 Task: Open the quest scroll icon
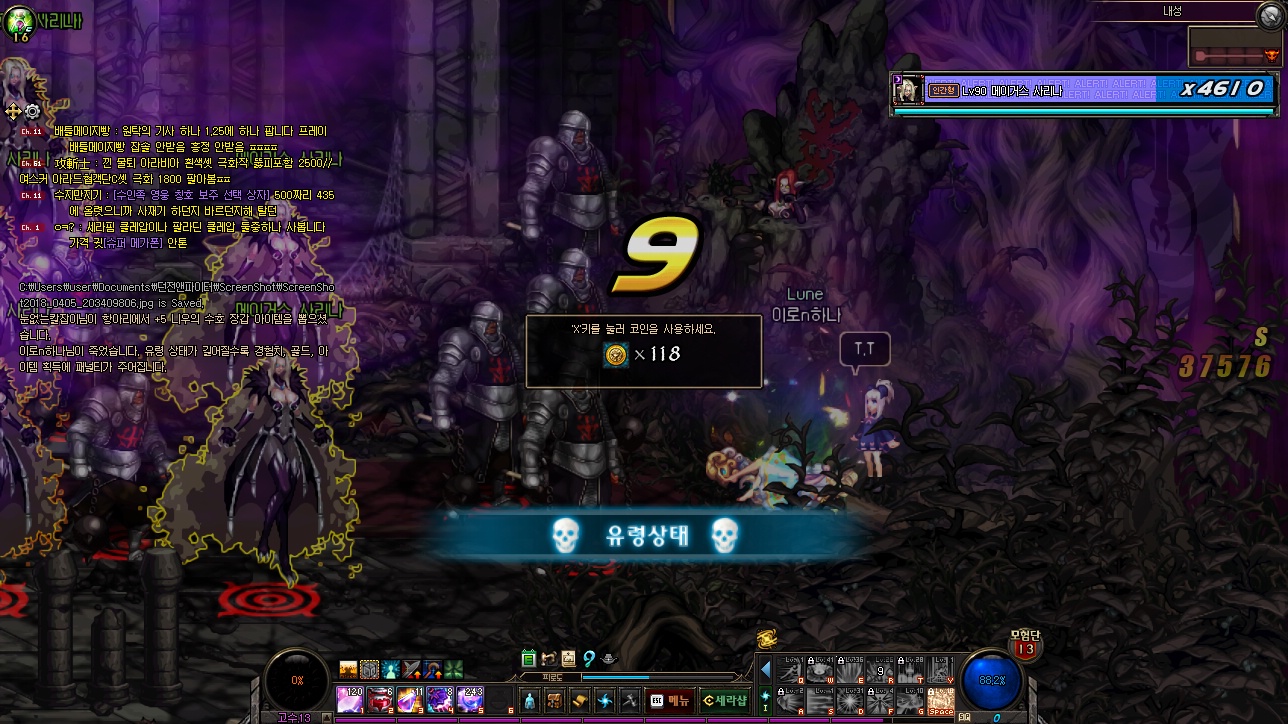[579, 701]
